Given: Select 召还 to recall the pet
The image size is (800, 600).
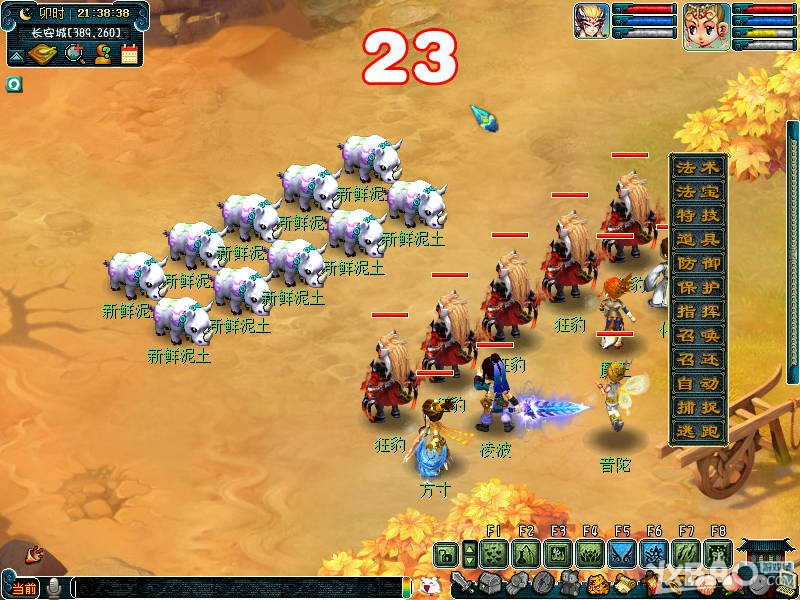Looking at the screenshot, I should pyautogui.click(x=697, y=359).
